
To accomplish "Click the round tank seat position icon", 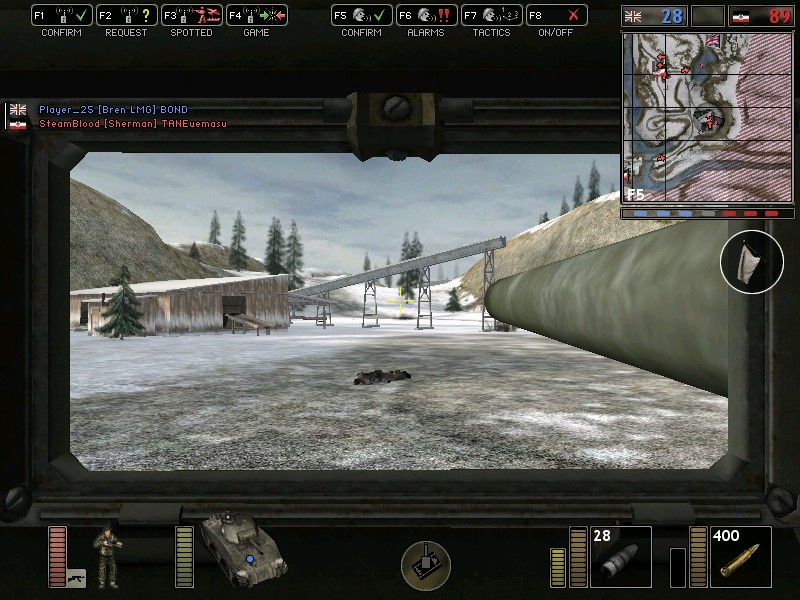I will tap(426, 563).
